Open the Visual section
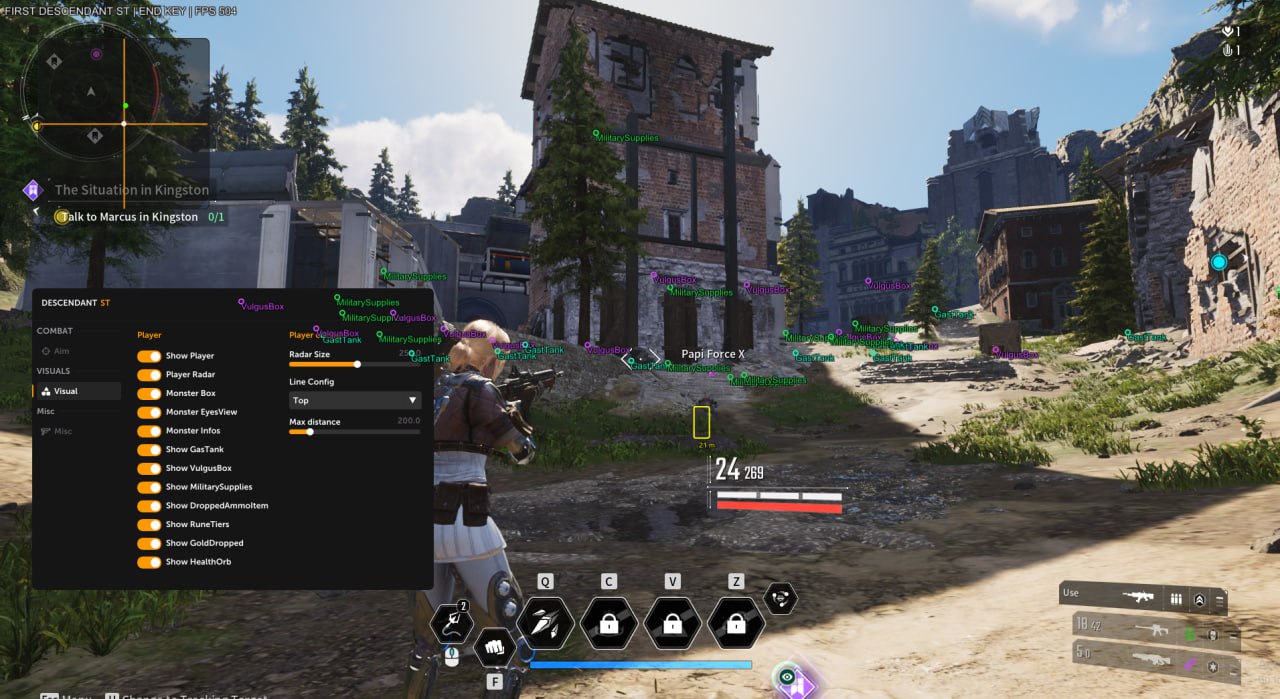Screen dimensions: 1280x699 pyautogui.click(x=66, y=391)
